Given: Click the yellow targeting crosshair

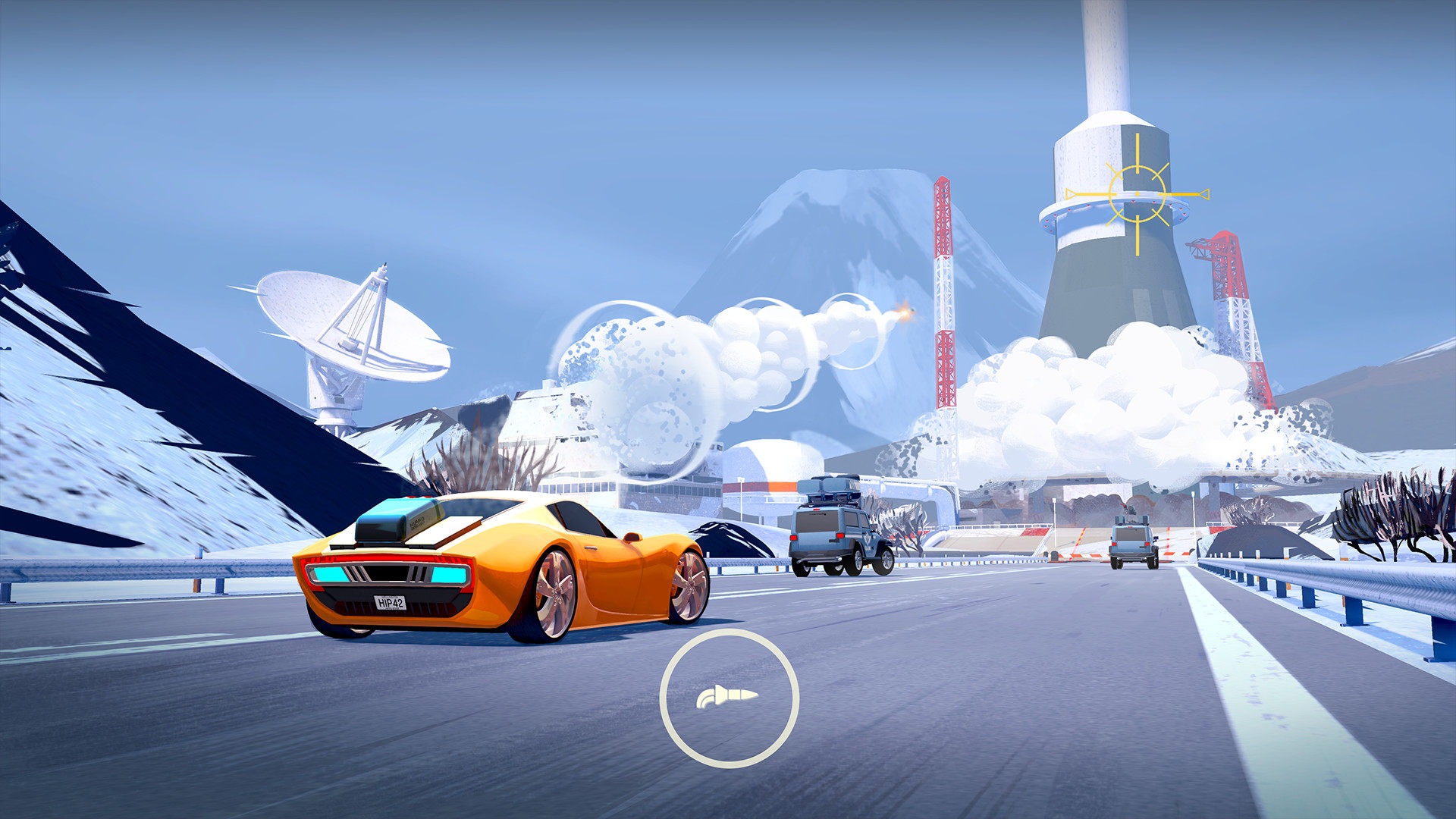Looking at the screenshot, I should coord(1137,195).
